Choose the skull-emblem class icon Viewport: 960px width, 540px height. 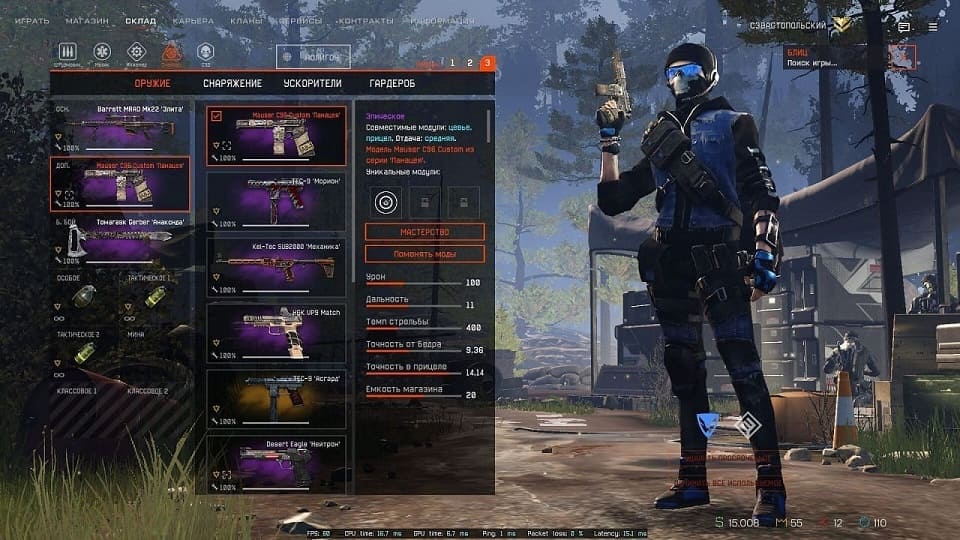click(205, 52)
